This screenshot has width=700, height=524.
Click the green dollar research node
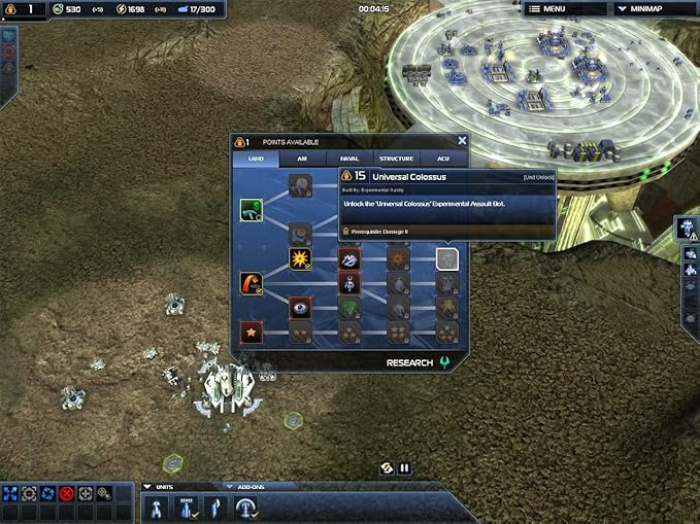[x=251, y=210]
